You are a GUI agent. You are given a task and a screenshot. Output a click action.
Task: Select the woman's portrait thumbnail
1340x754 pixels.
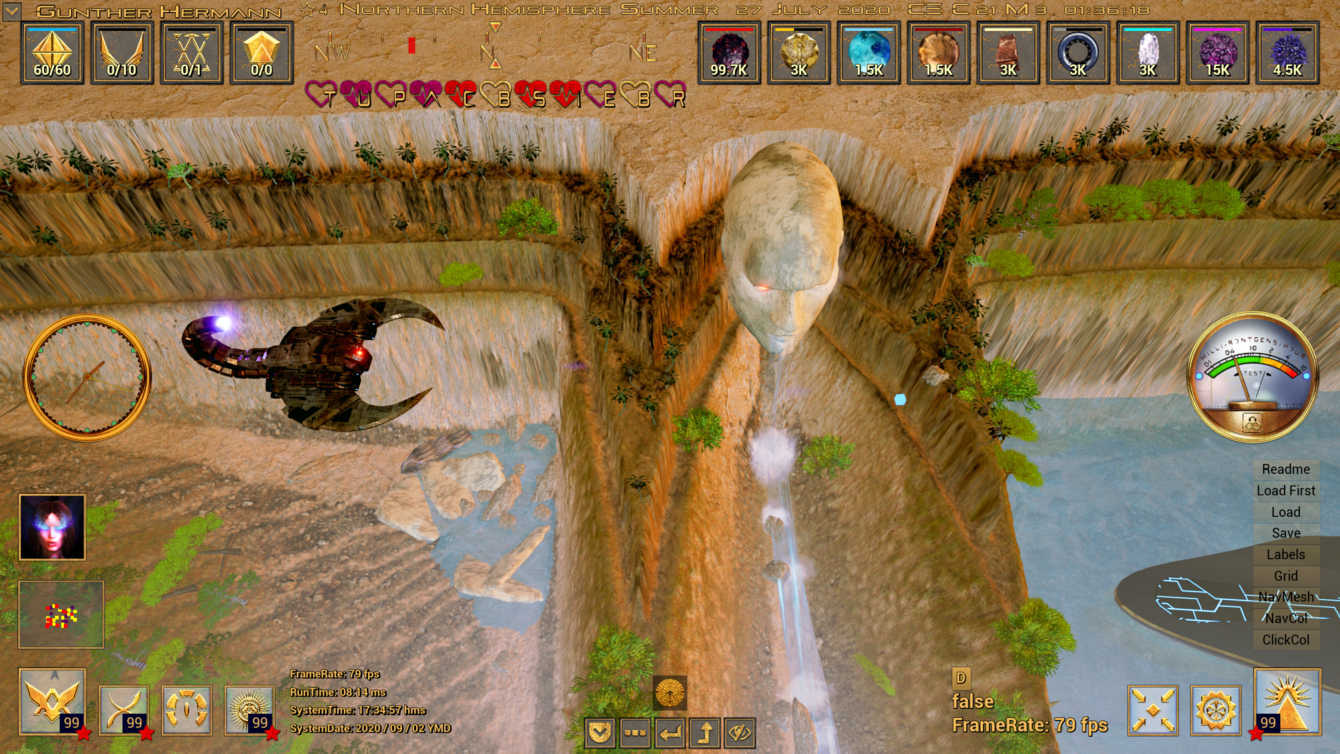(52, 527)
